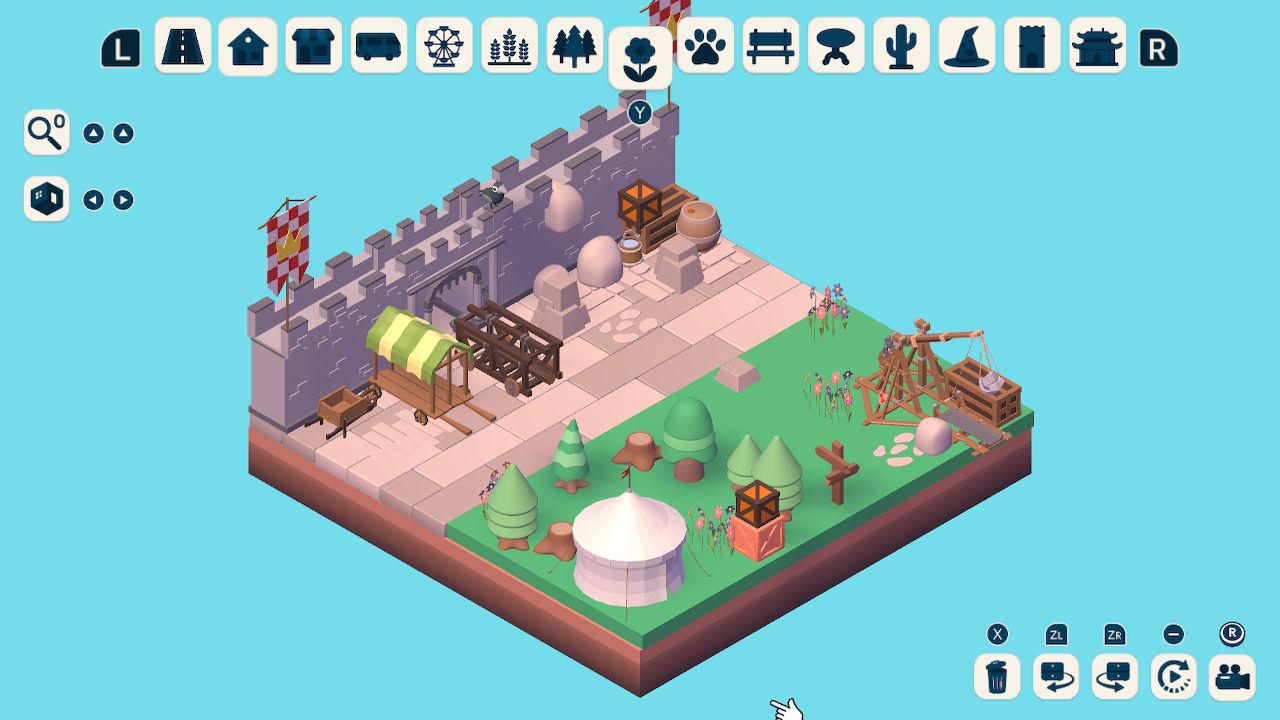Select the table furniture category
Screen dimensions: 1280x720
[x=835, y=45]
